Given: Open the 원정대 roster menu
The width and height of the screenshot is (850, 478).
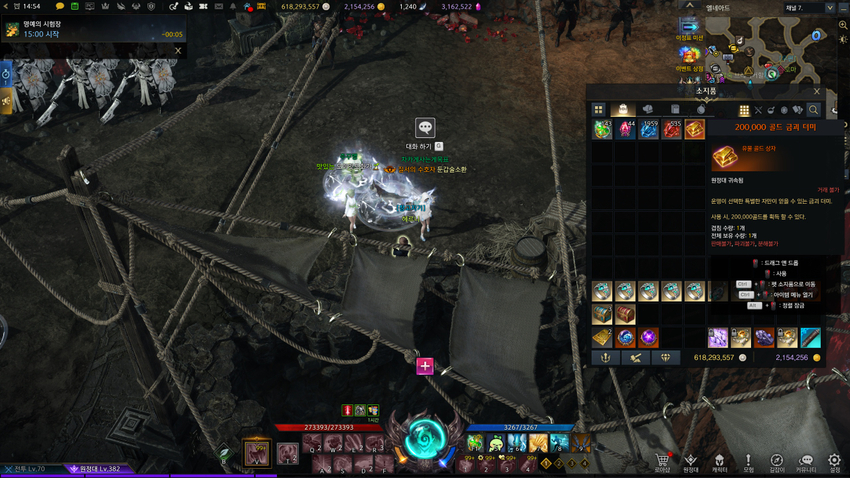Looking at the screenshot, I should pyautogui.click(x=690, y=461).
